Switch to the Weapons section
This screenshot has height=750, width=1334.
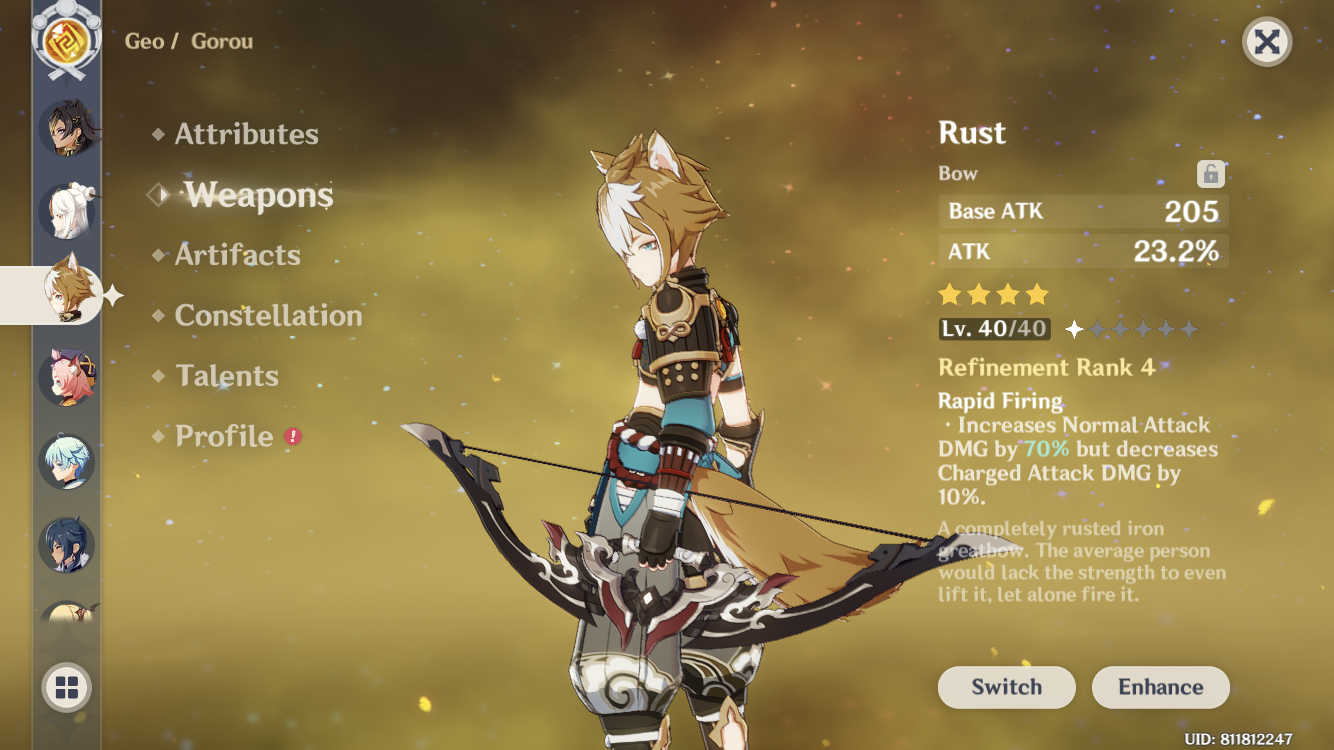coord(258,195)
